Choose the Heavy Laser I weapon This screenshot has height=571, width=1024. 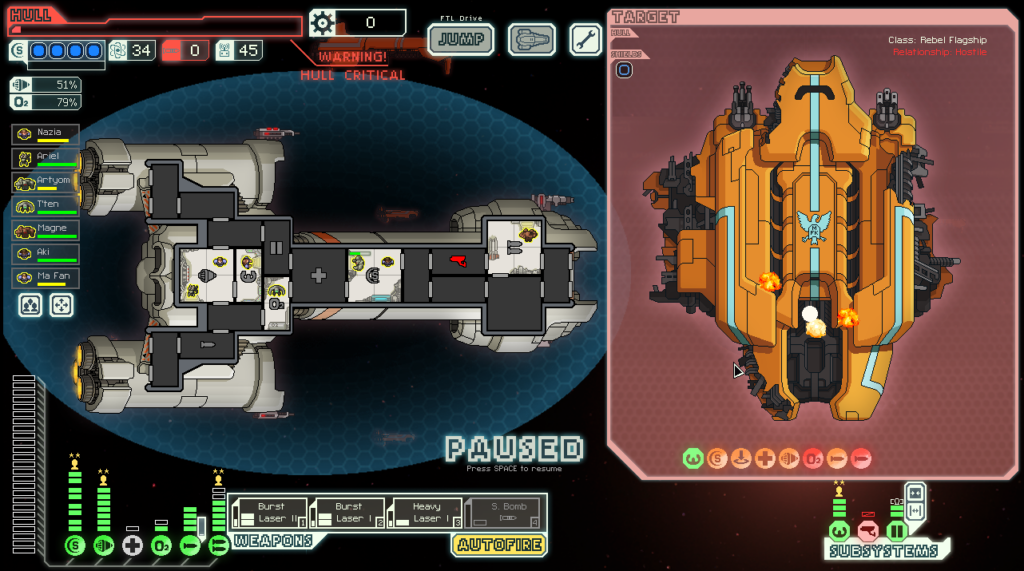point(425,512)
